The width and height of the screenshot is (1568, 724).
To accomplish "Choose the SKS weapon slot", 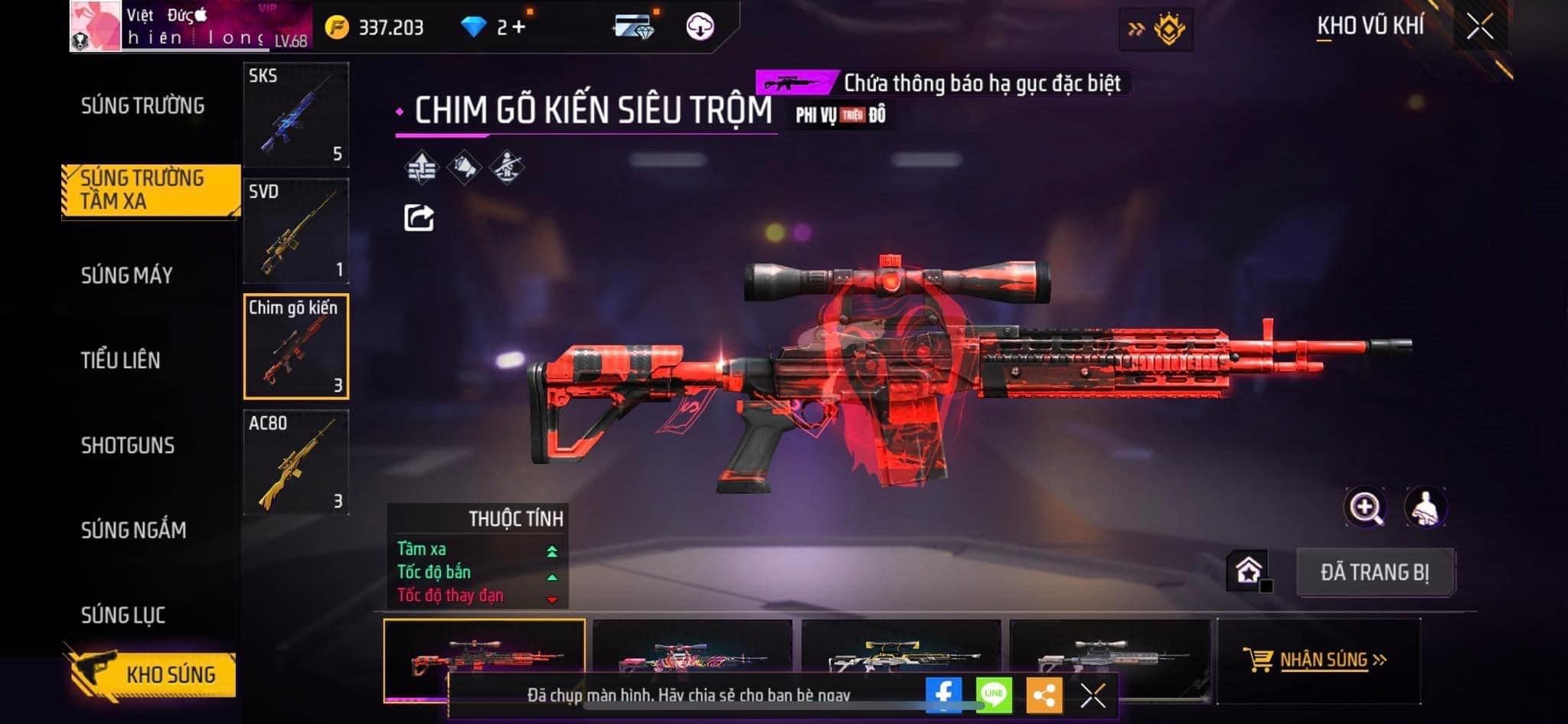I will click(296, 115).
